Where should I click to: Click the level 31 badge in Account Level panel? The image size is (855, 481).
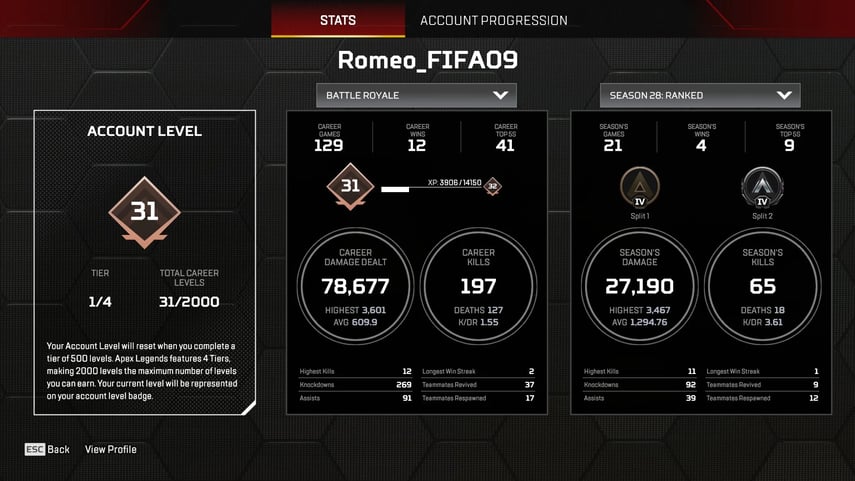[x=144, y=212]
